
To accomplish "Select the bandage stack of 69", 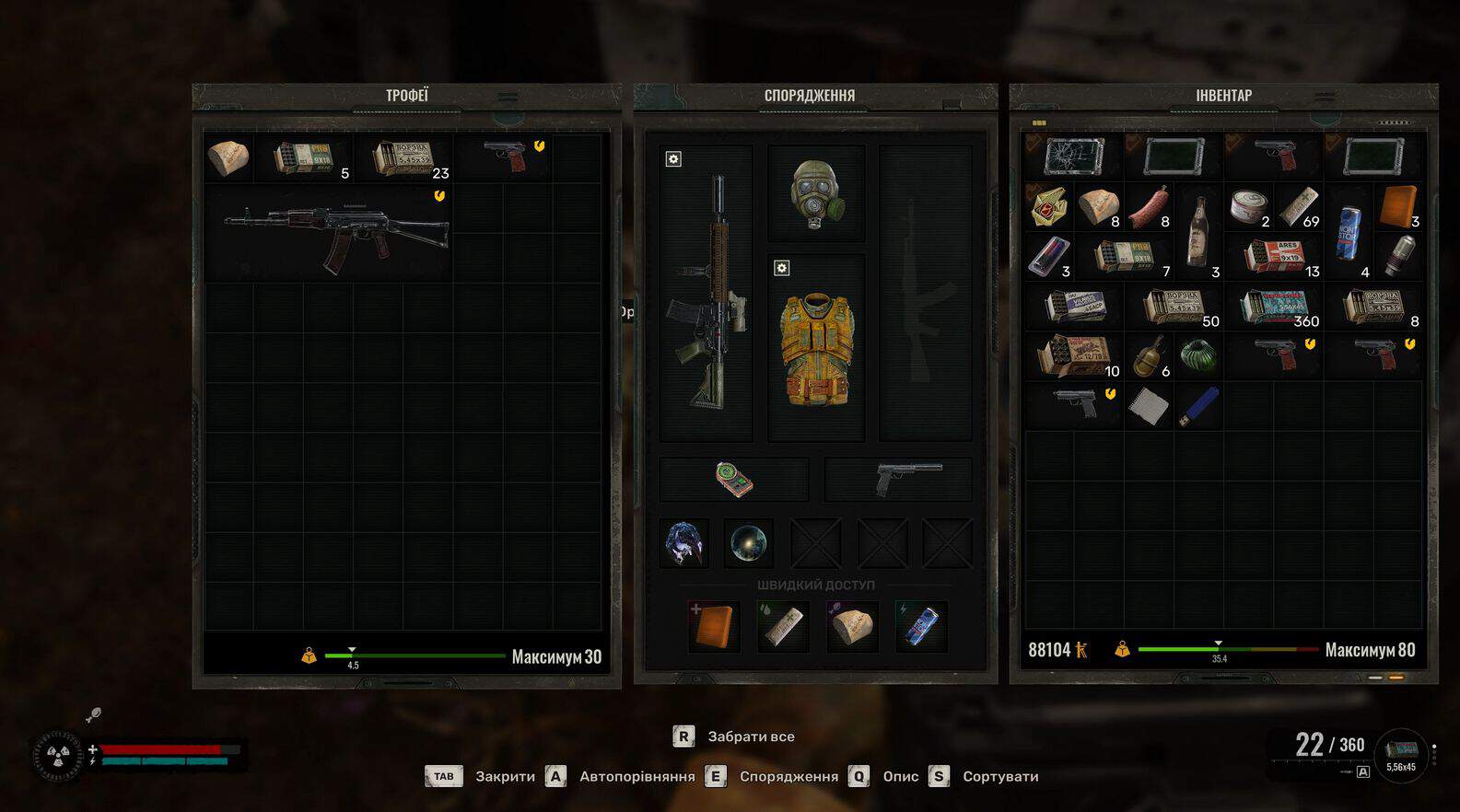I will point(1299,206).
